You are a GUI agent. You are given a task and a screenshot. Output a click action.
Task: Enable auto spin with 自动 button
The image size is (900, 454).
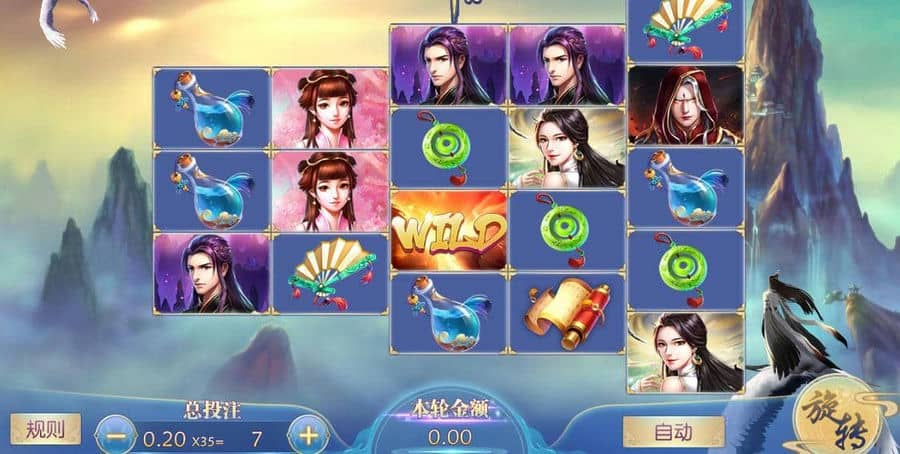pyautogui.click(x=673, y=432)
